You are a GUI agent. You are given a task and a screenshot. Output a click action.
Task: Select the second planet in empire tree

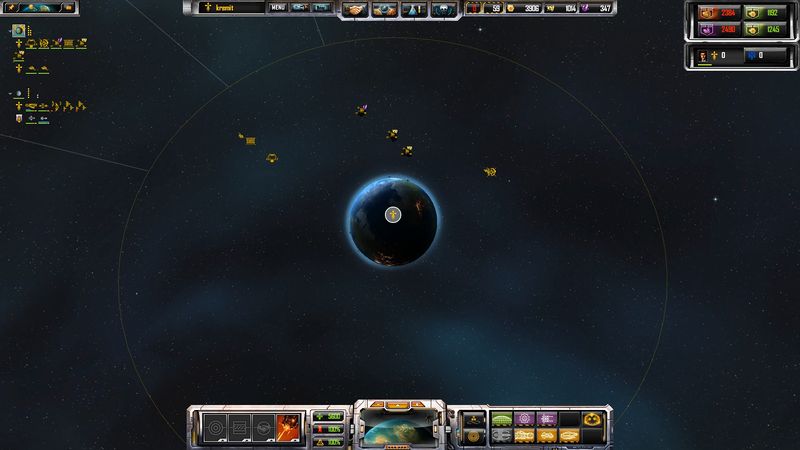coord(18,92)
